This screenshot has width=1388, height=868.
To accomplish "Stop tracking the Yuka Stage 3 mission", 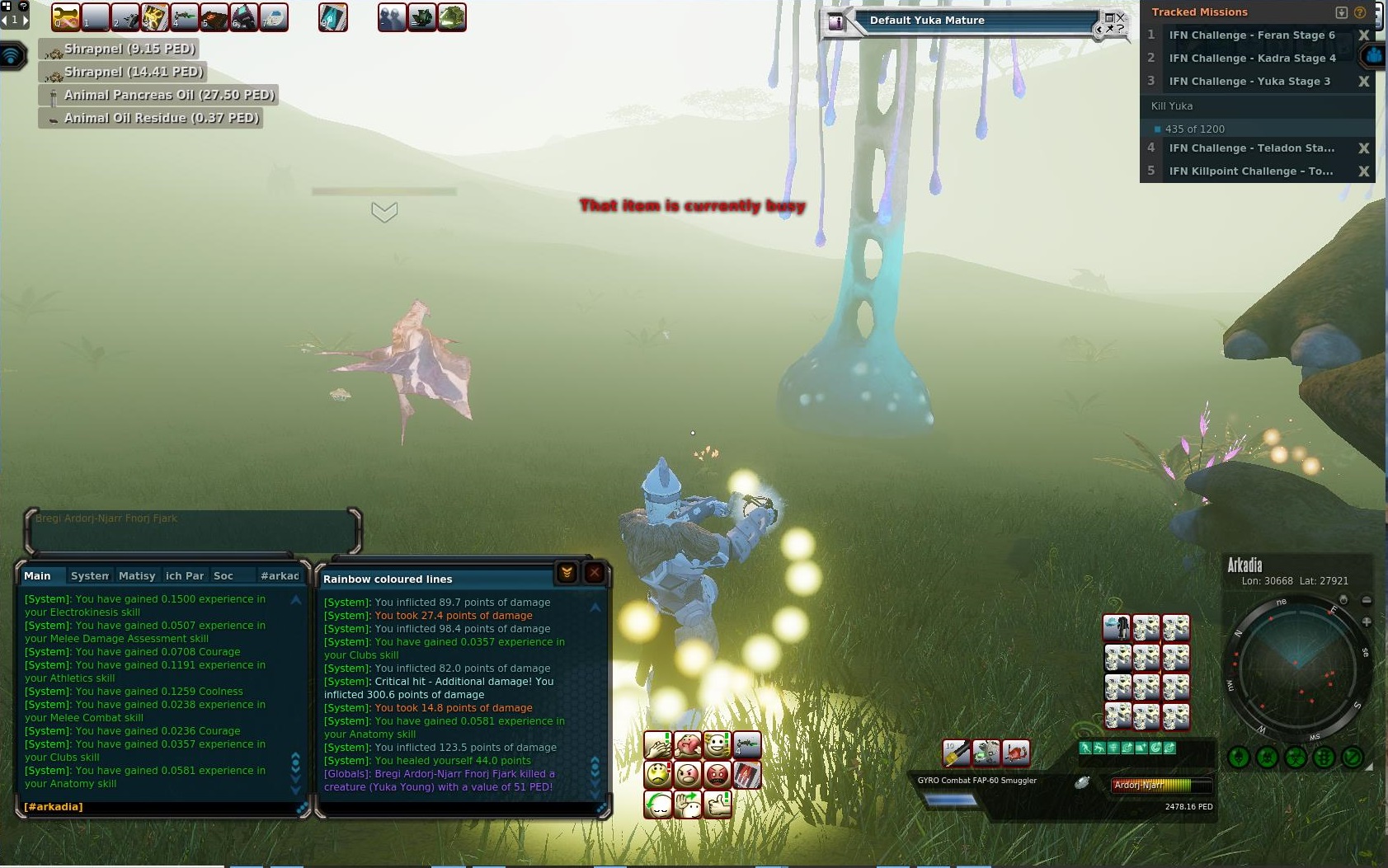I will point(1363,82).
